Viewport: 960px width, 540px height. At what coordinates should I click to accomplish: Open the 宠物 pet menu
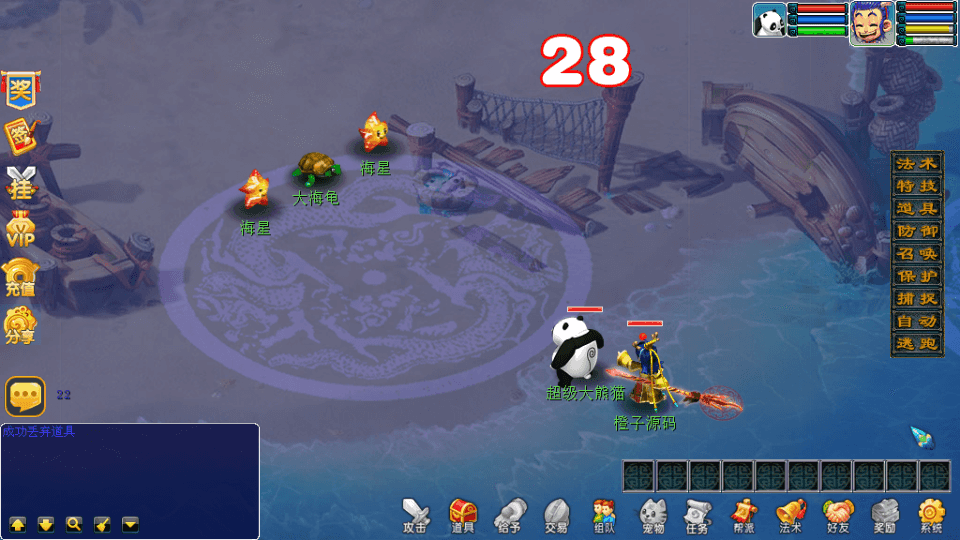pos(653,514)
